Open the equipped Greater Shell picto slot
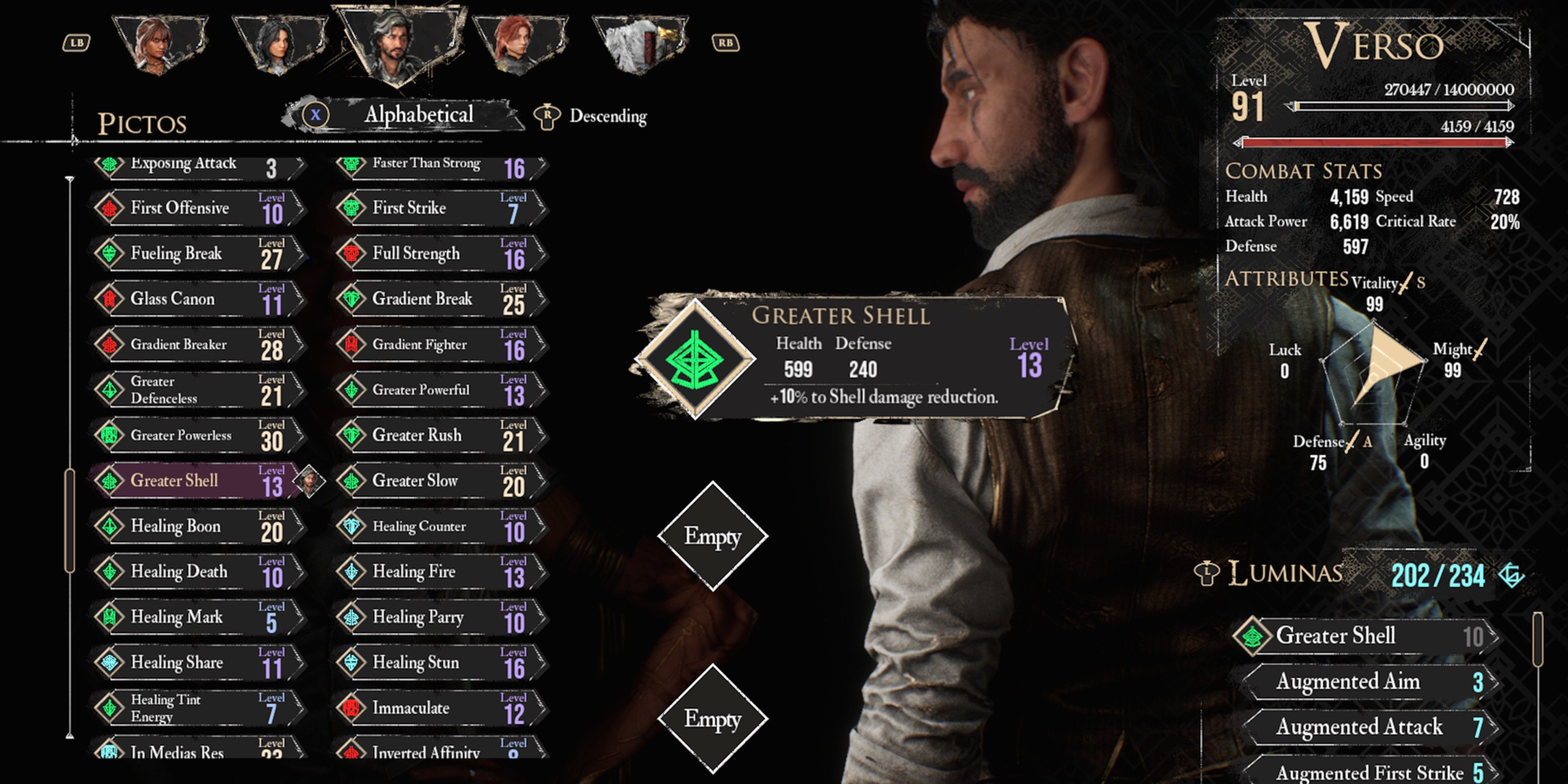This screenshot has width=1568, height=784. coord(695,359)
